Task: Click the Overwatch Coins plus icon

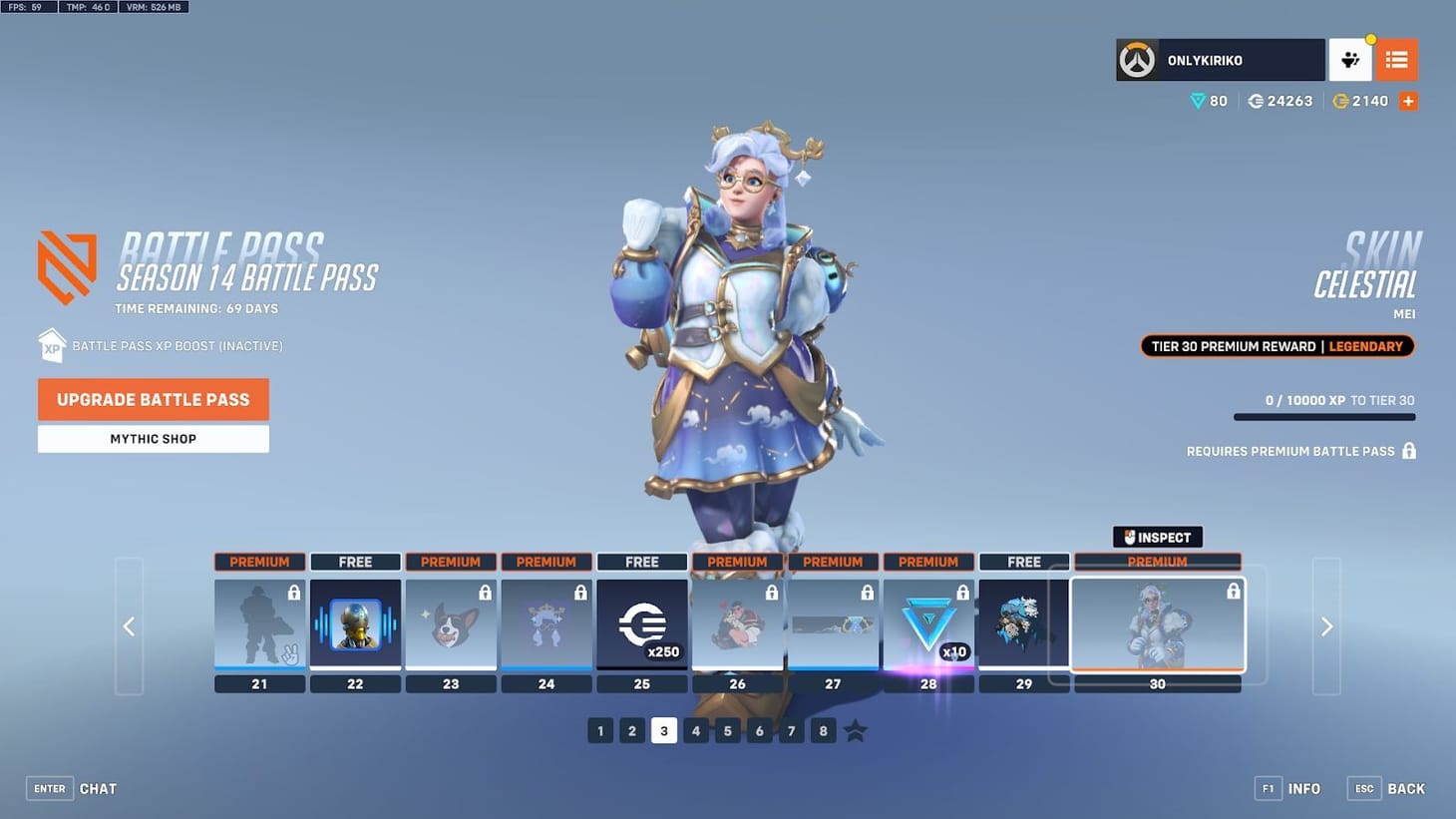Action: tap(1408, 100)
